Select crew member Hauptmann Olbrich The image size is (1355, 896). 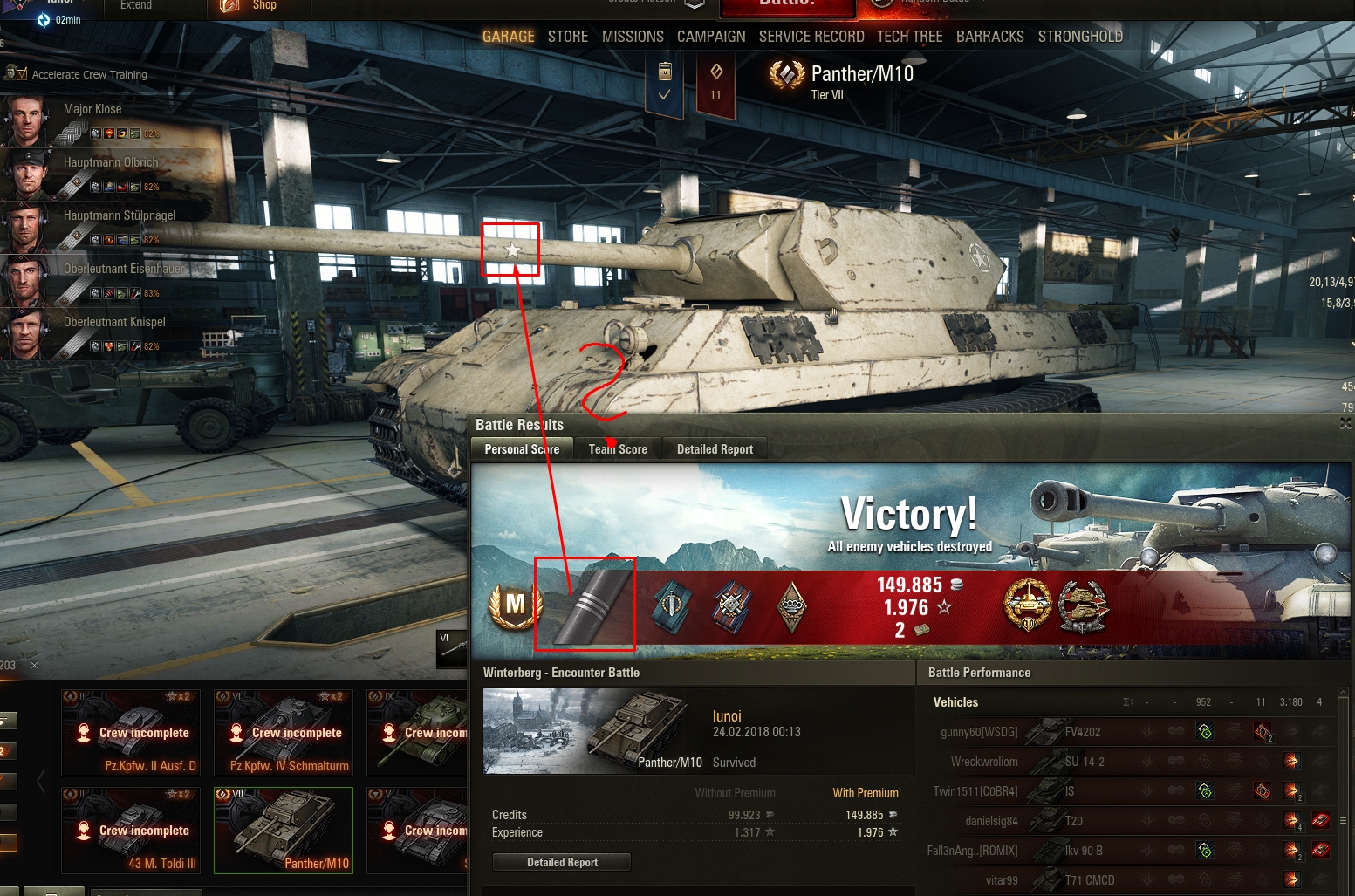(x=111, y=162)
